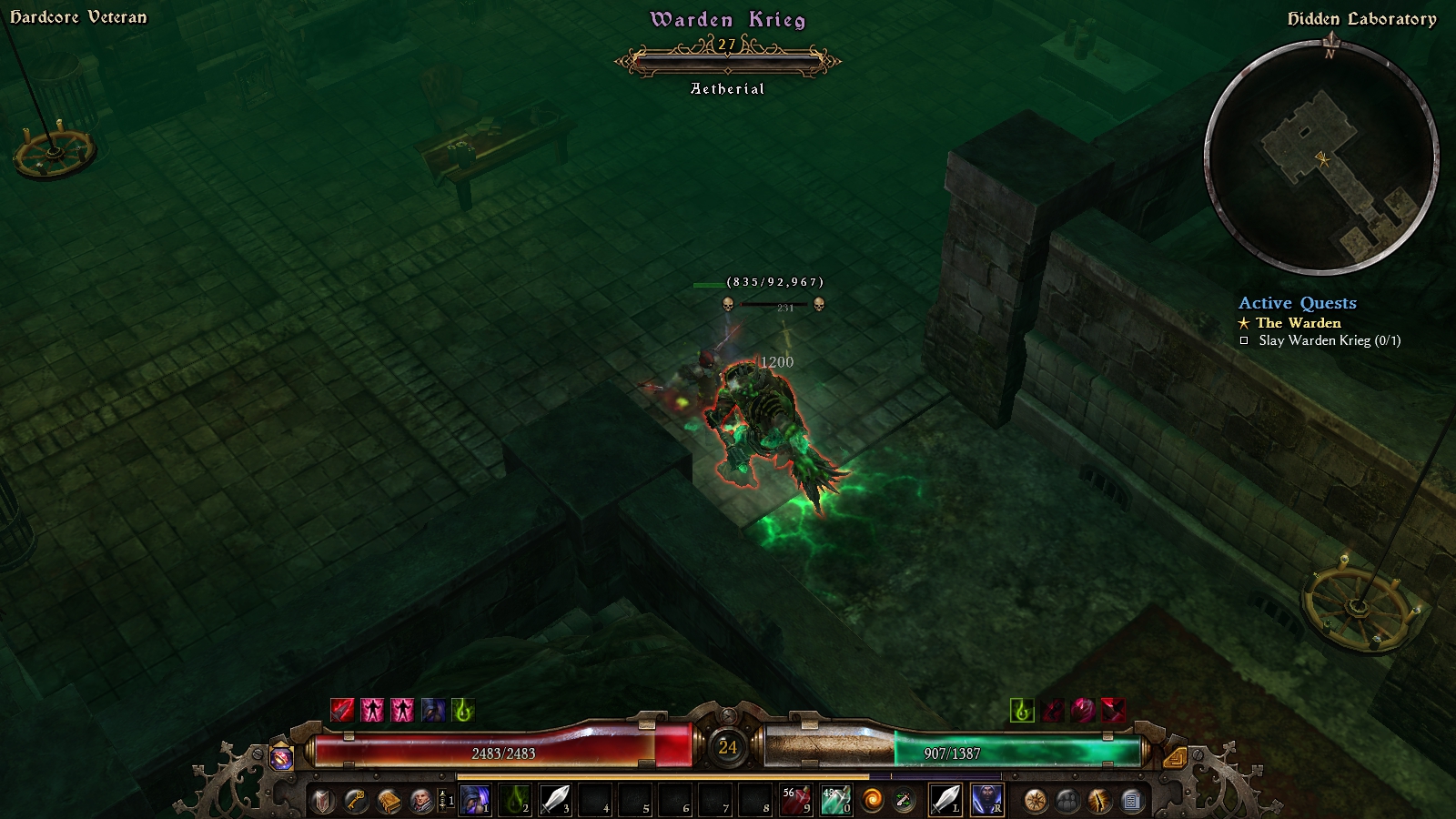Viewport: 1456px width, 819px height.
Task: Click the glowing orange bow icon button
Action: tap(1100, 801)
